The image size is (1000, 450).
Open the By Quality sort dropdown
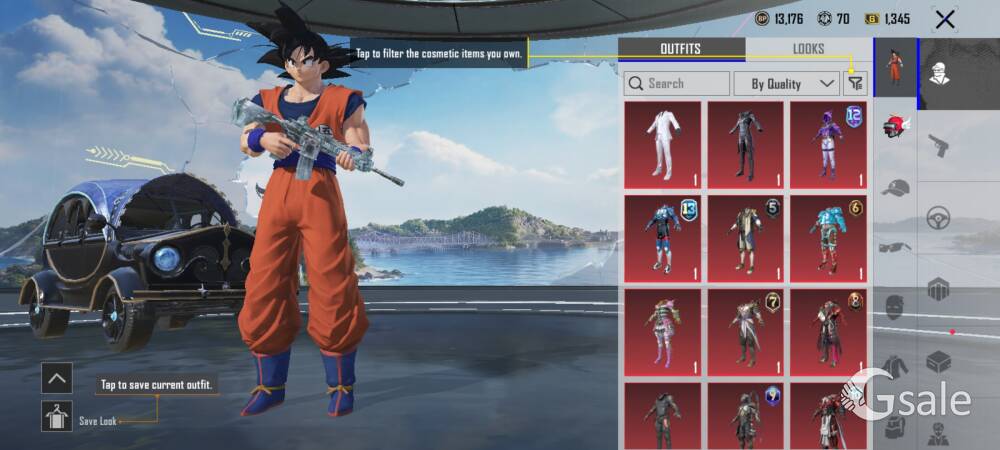[x=786, y=83]
